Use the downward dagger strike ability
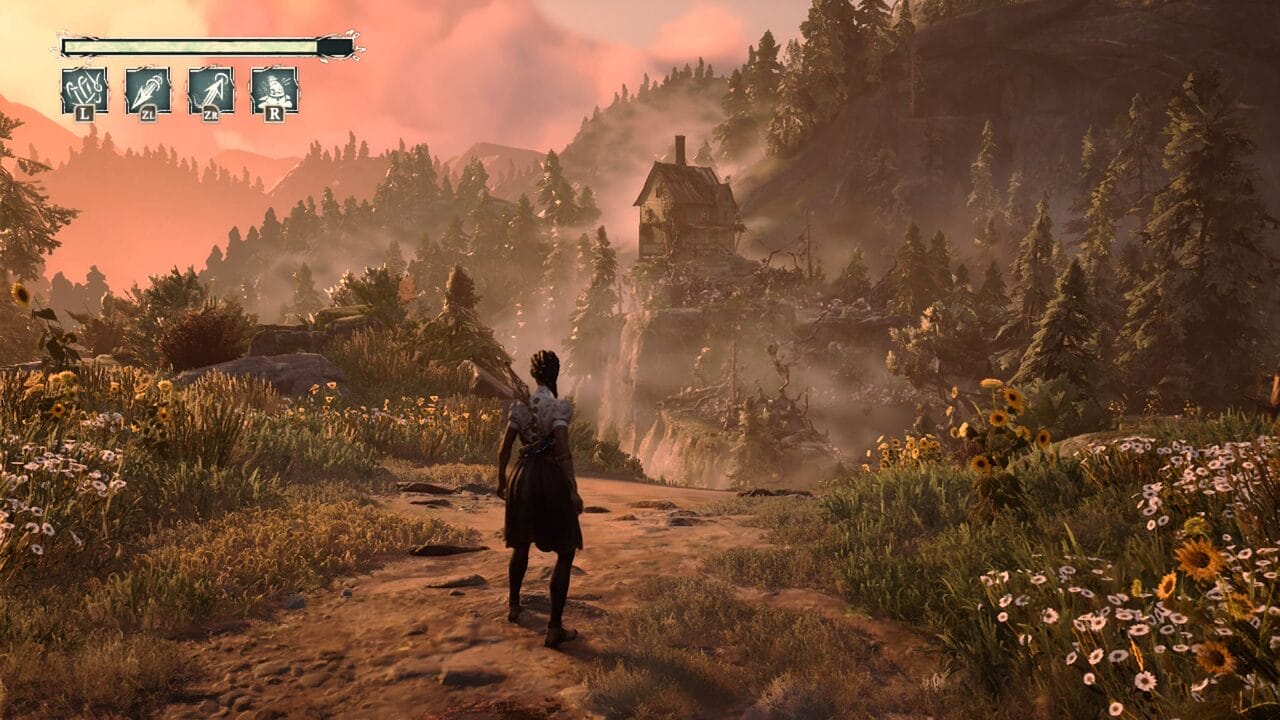 147,90
